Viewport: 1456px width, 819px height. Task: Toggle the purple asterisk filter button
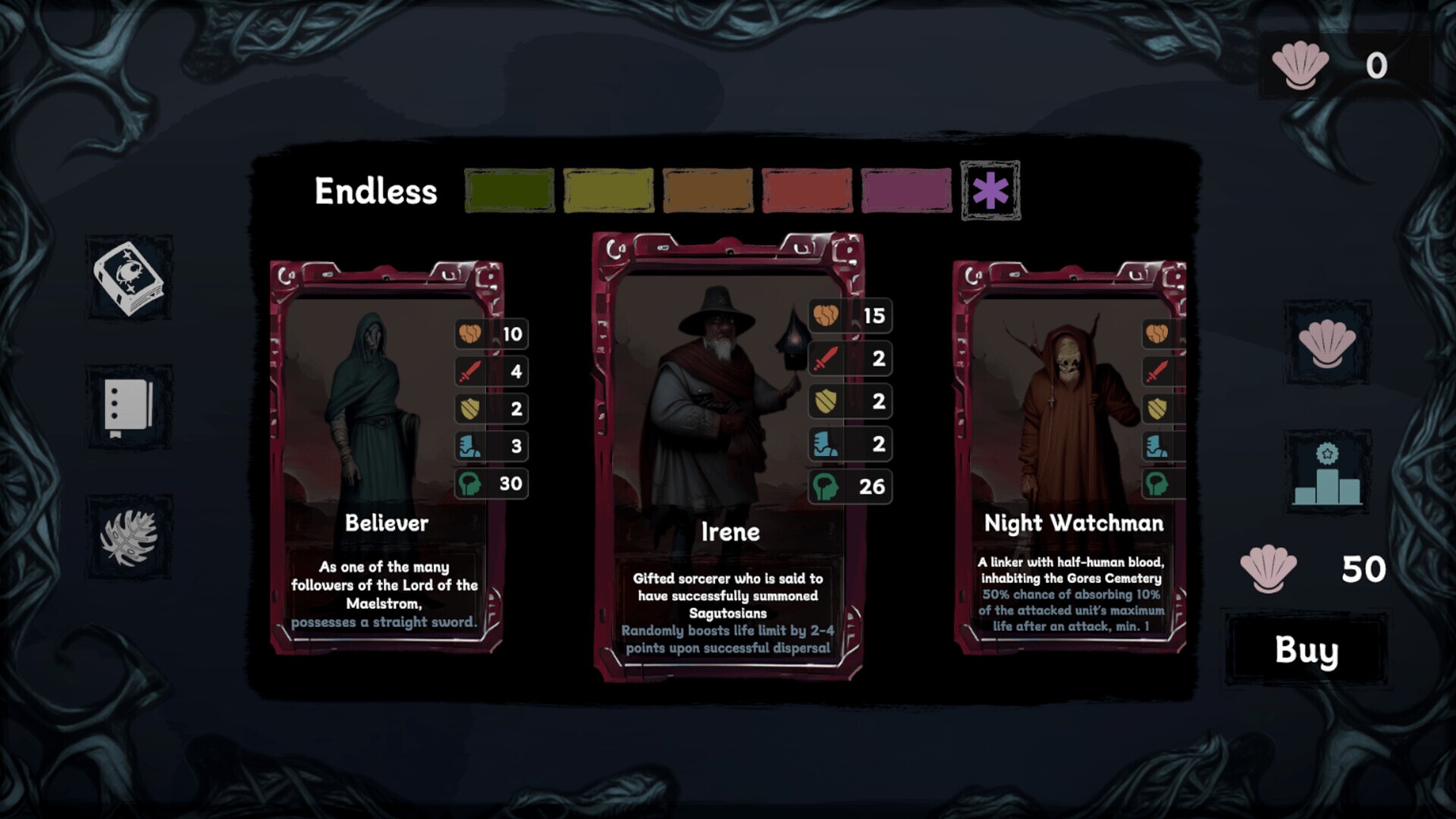[990, 190]
